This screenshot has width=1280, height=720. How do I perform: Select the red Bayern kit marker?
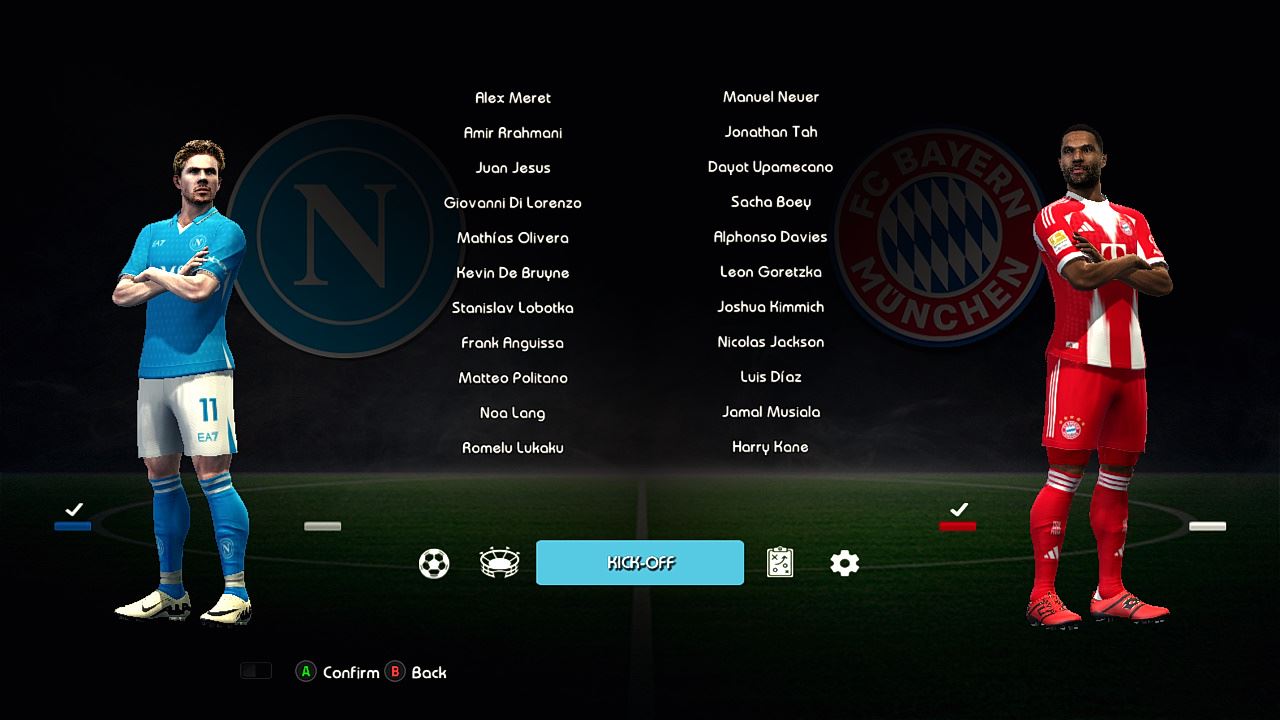click(x=958, y=526)
